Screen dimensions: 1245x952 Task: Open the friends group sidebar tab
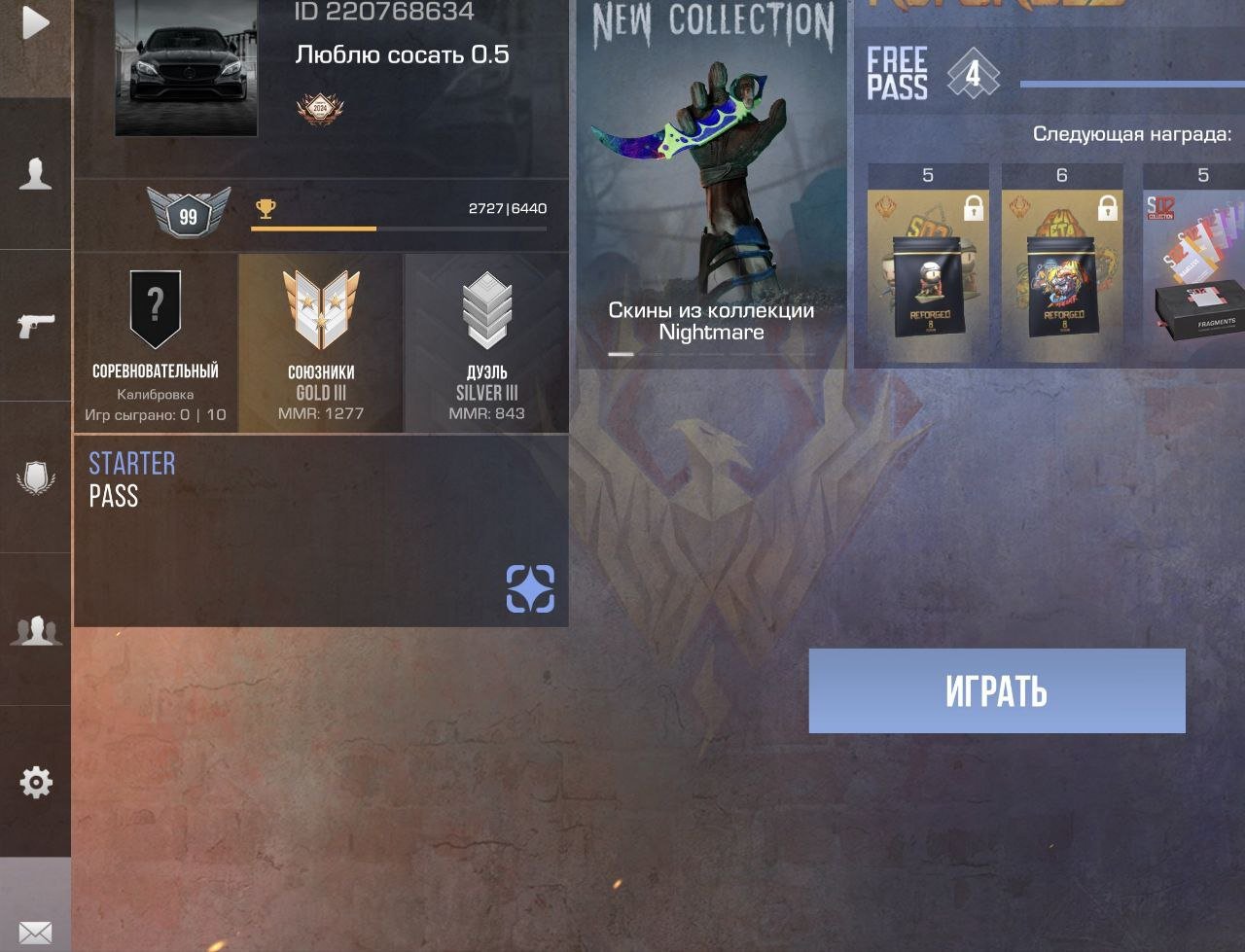[35, 630]
